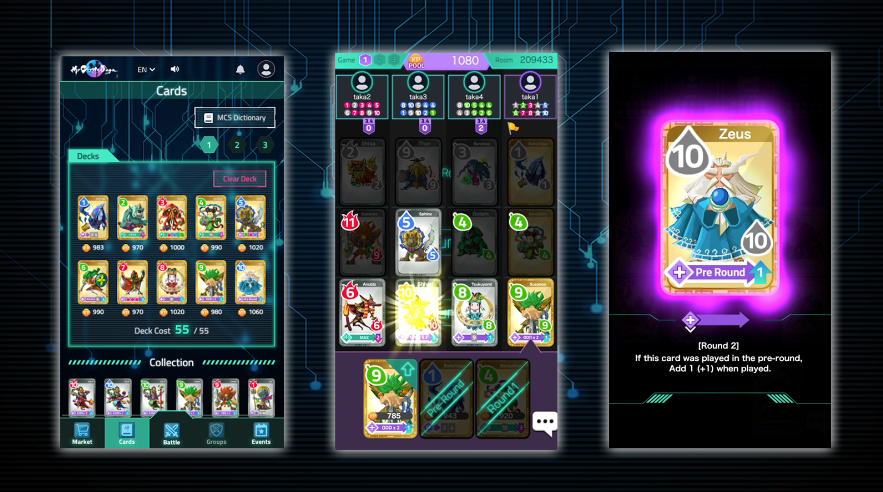The height and width of the screenshot is (492, 883).
Task: Switch to the Groups tab
Action: 216,433
